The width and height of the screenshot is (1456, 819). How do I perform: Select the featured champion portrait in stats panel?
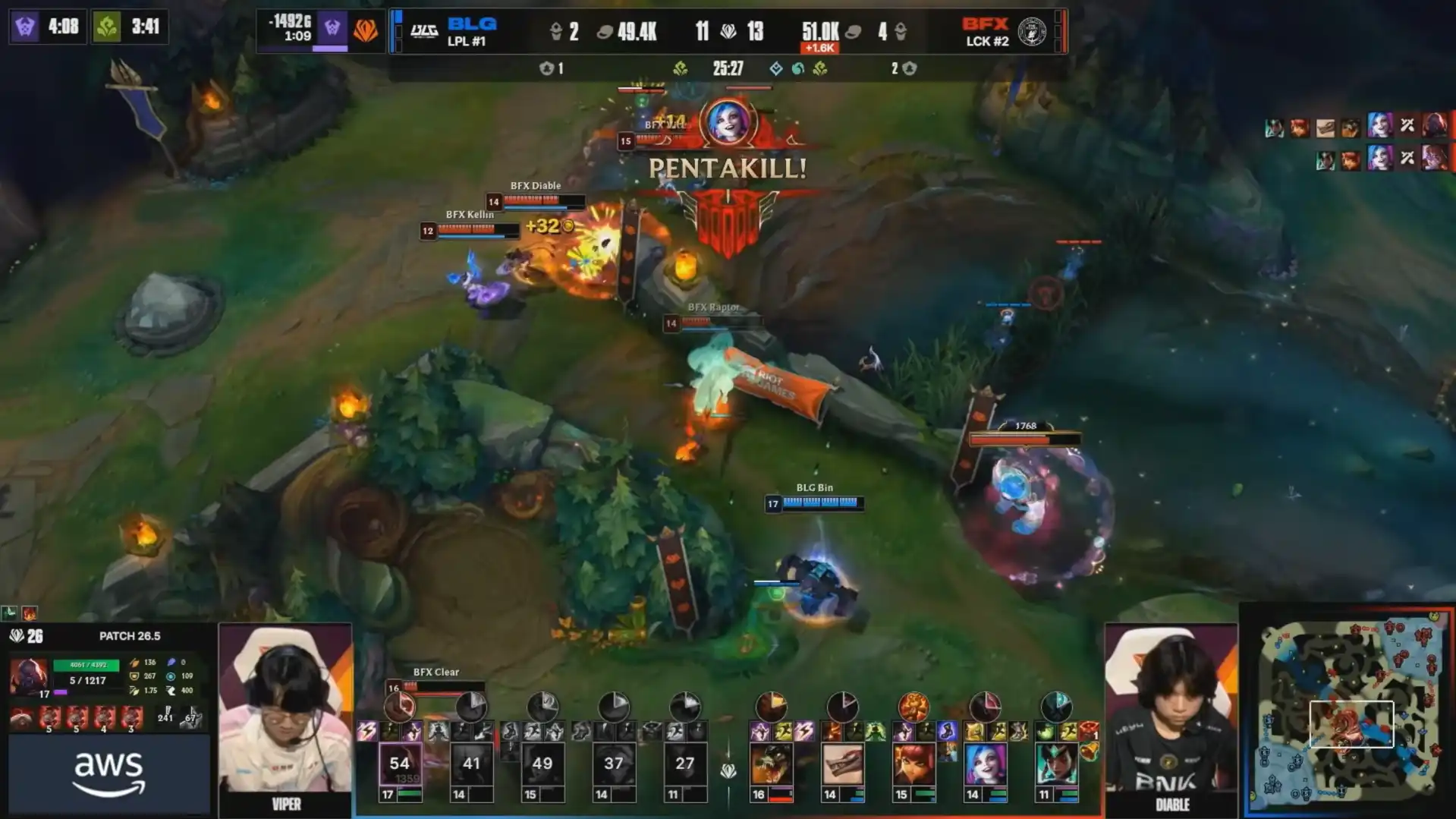coord(29,675)
